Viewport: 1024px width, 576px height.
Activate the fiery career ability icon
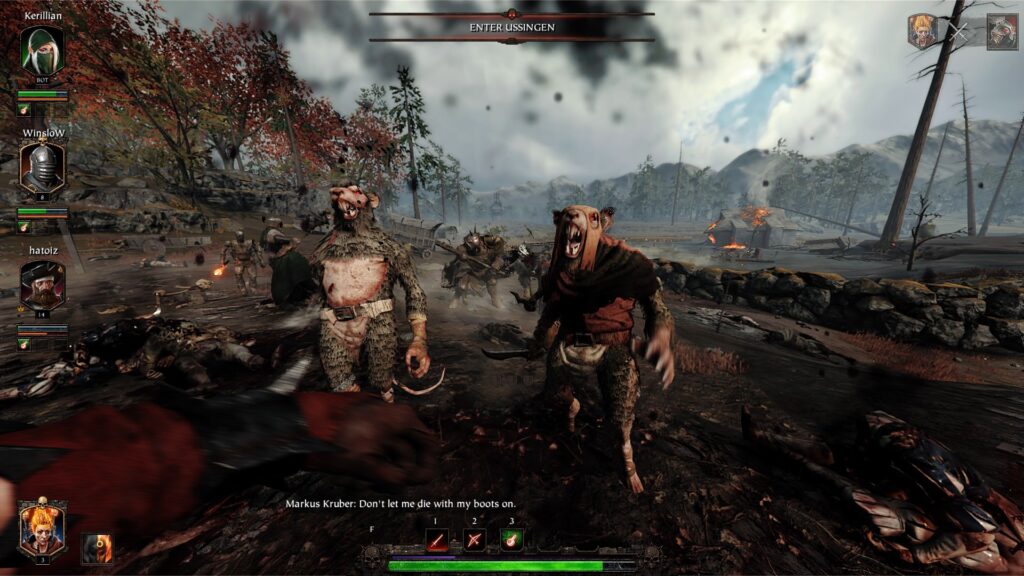[97, 547]
